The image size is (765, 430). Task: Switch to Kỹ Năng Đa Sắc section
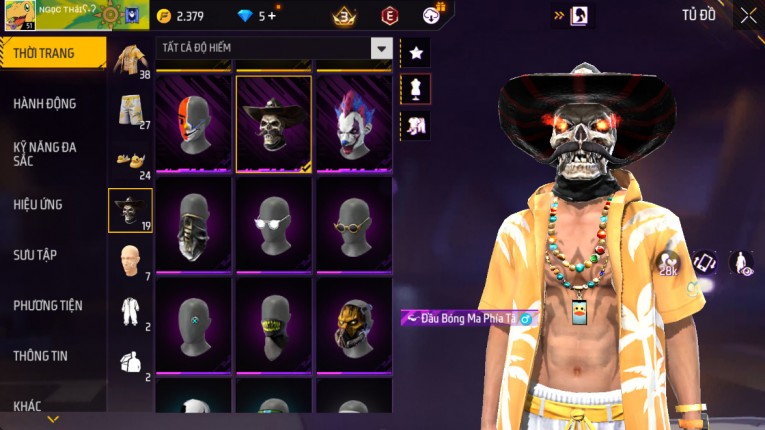click(45, 153)
